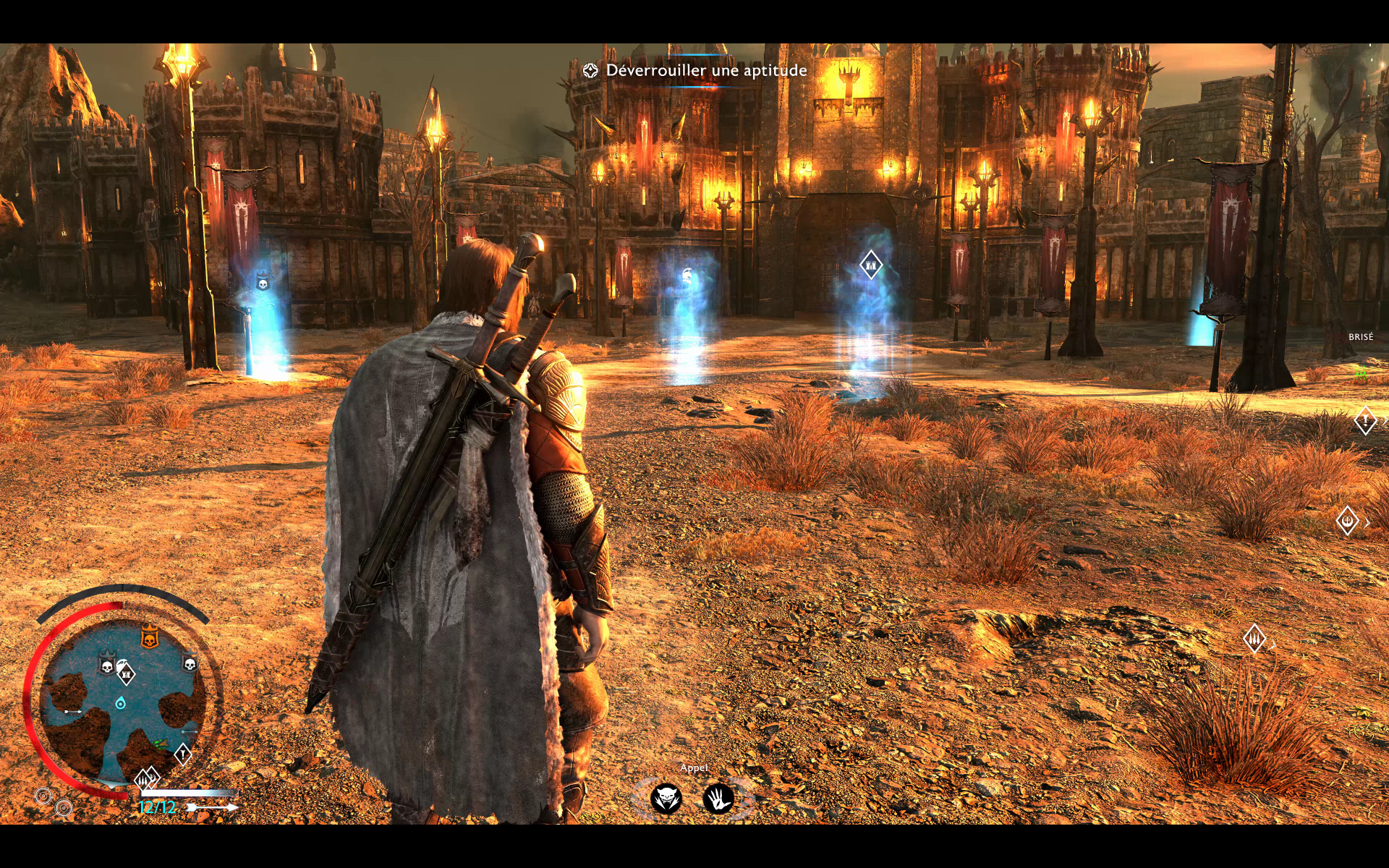Select the exclamation diamond marker on minimap
This screenshot has height=868, width=1389.
(x=182, y=754)
